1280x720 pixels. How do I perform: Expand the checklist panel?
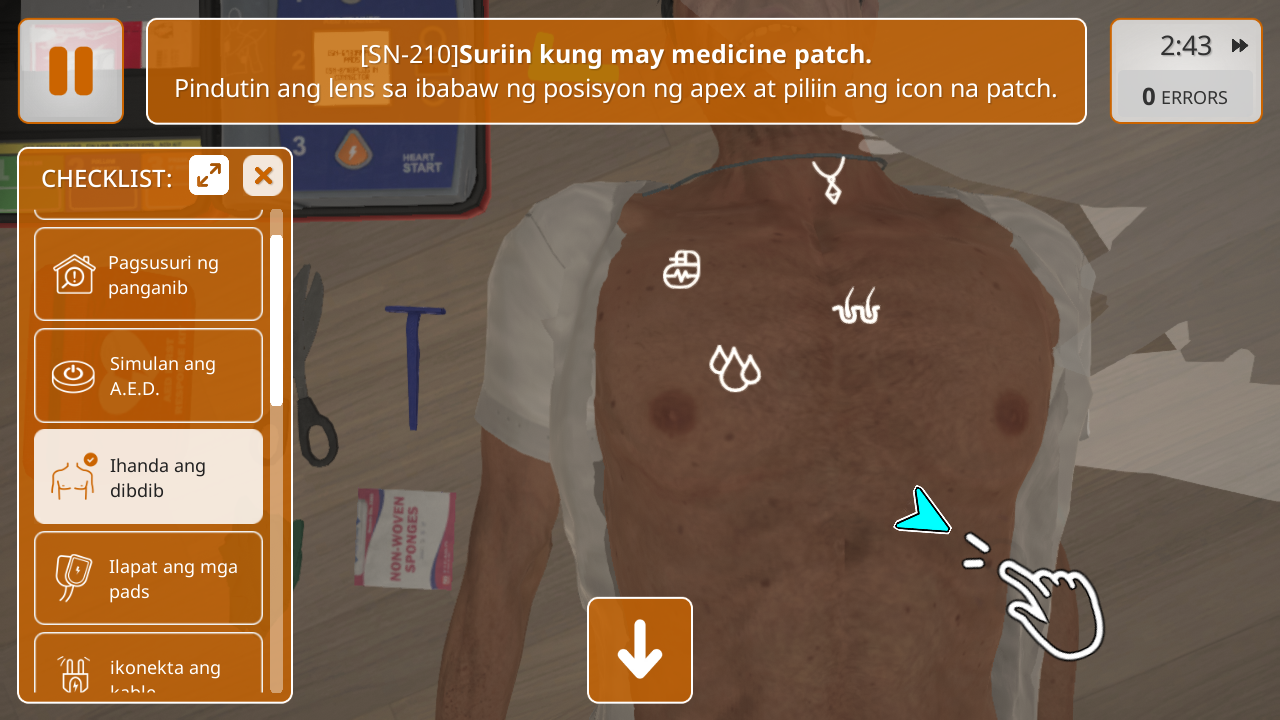coord(209,176)
